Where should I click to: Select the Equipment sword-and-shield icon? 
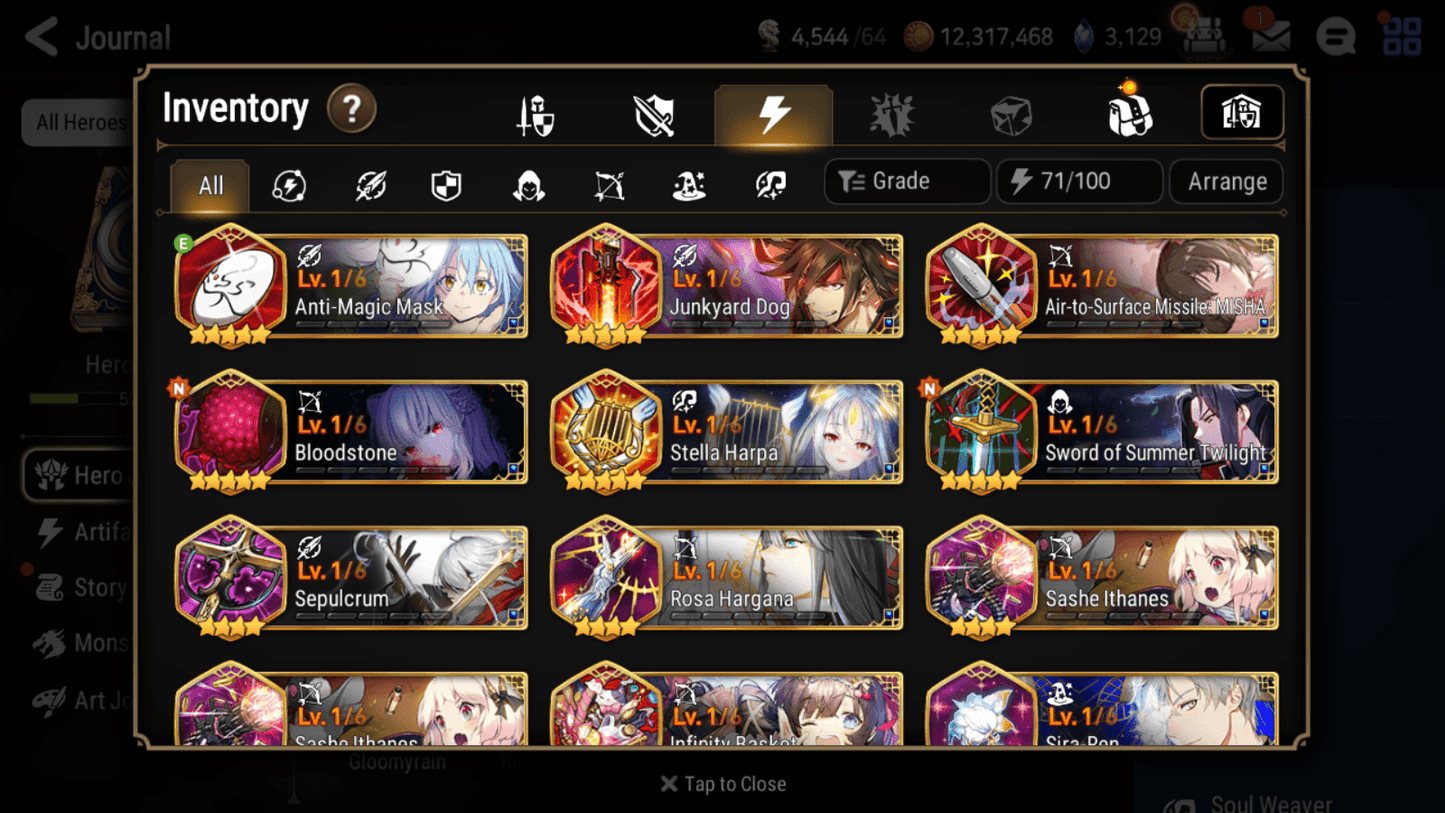click(534, 113)
